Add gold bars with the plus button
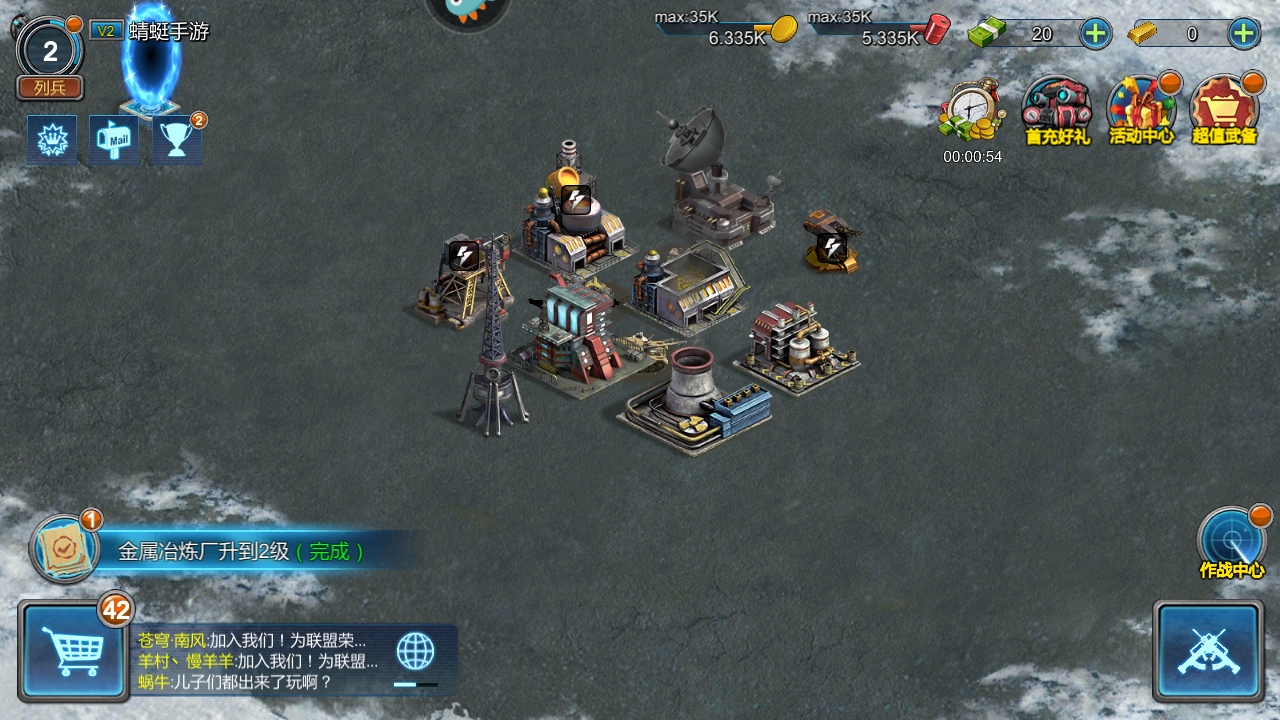Viewport: 1280px width, 720px height. pyautogui.click(x=1243, y=33)
